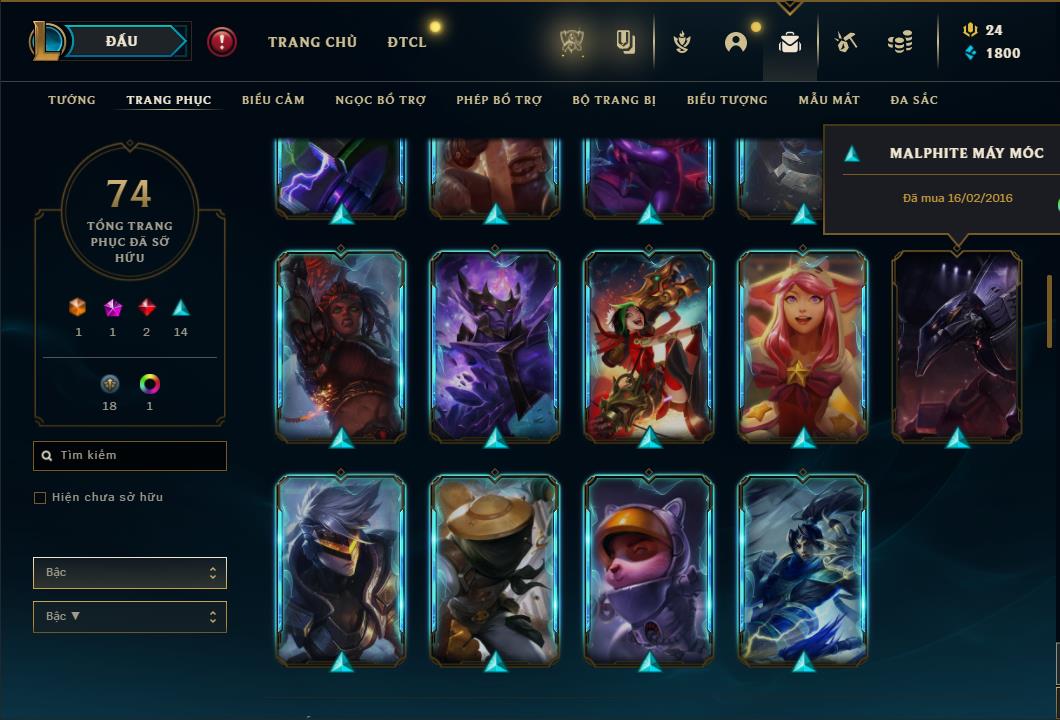Open the ĐTCL menu
This screenshot has width=1060, height=720.
(407, 42)
